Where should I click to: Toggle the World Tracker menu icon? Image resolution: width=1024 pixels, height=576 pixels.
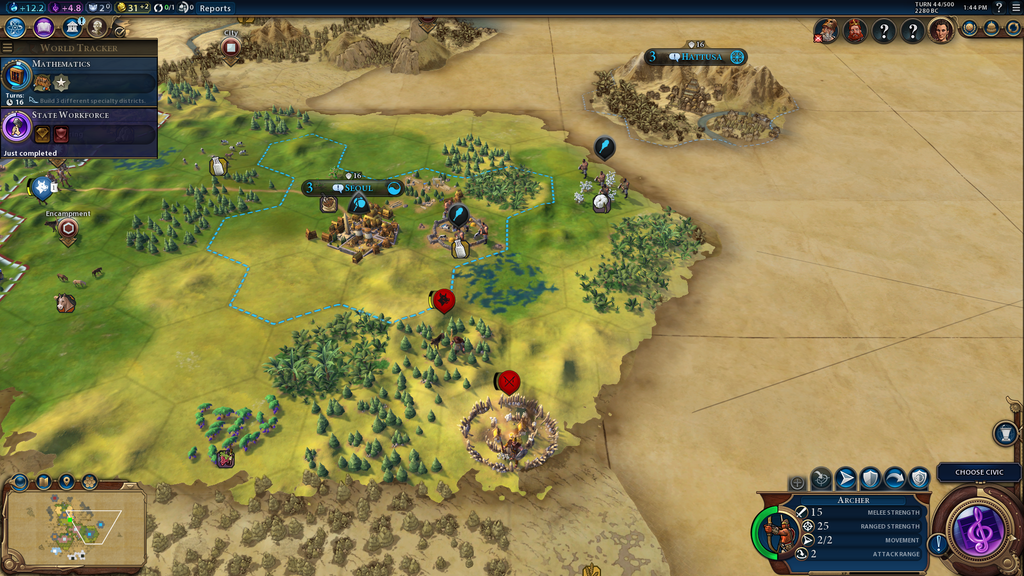coord(8,48)
